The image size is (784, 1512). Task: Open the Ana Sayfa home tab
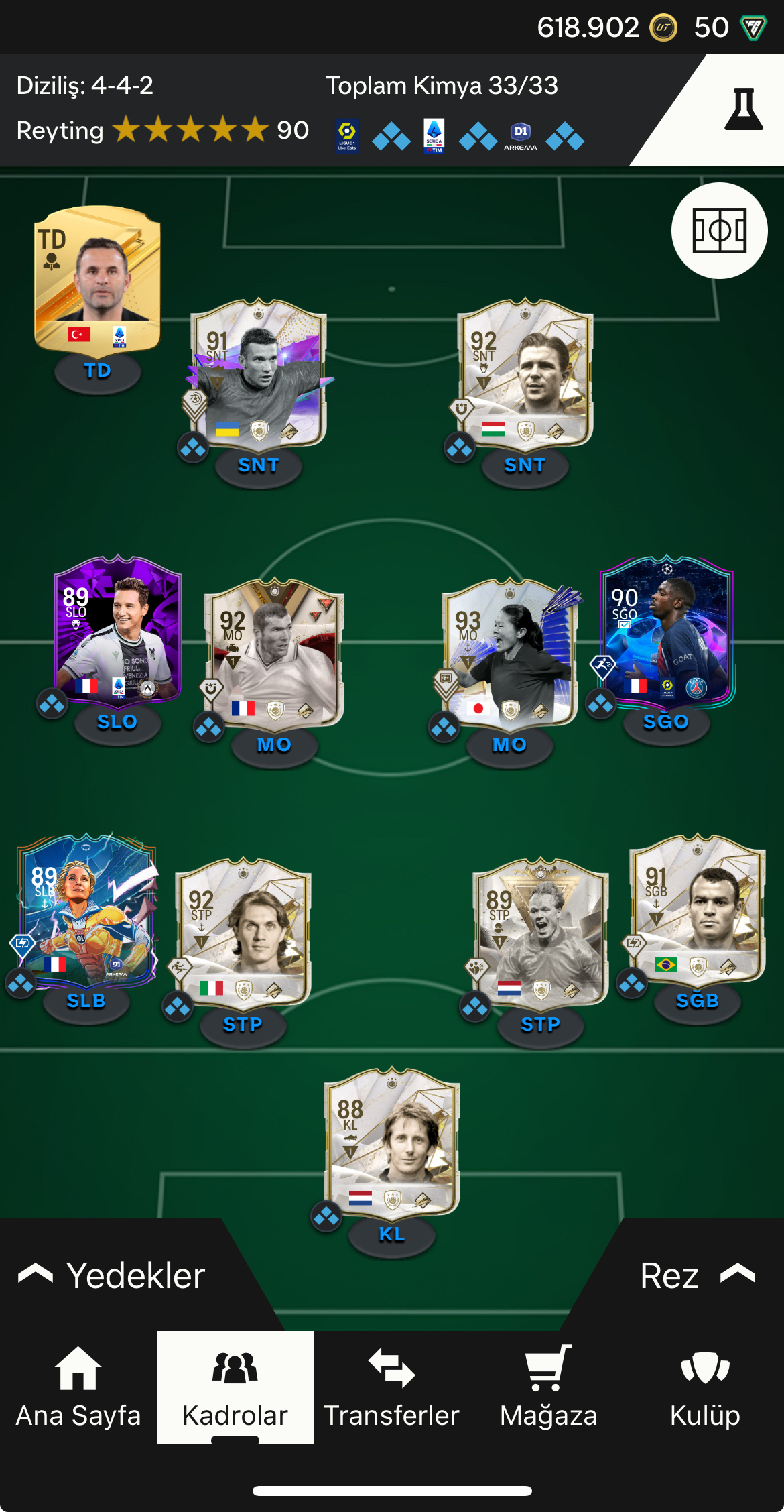pyautogui.click(x=78, y=1388)
